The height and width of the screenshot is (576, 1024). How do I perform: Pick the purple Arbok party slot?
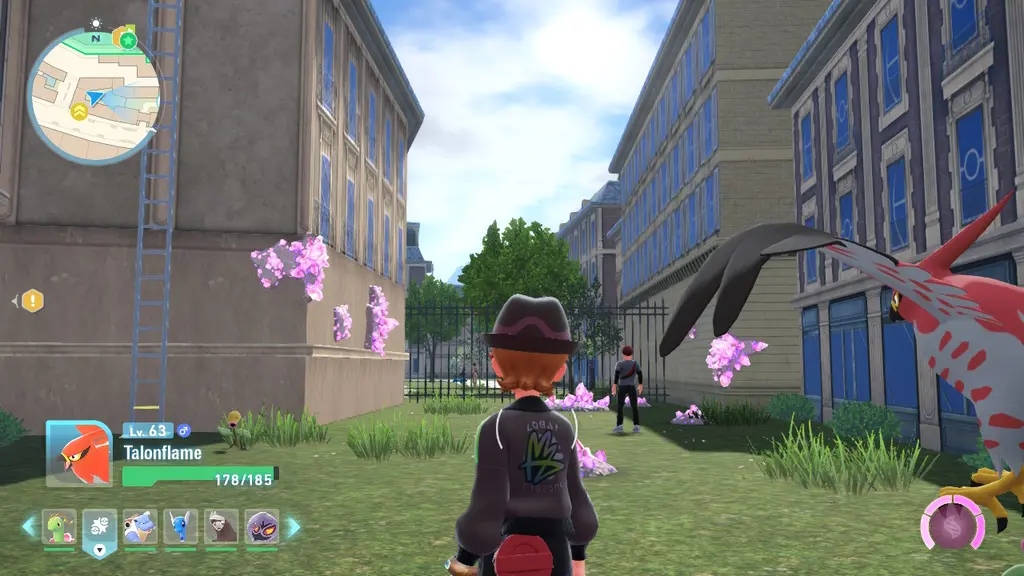tap(262, 526)
